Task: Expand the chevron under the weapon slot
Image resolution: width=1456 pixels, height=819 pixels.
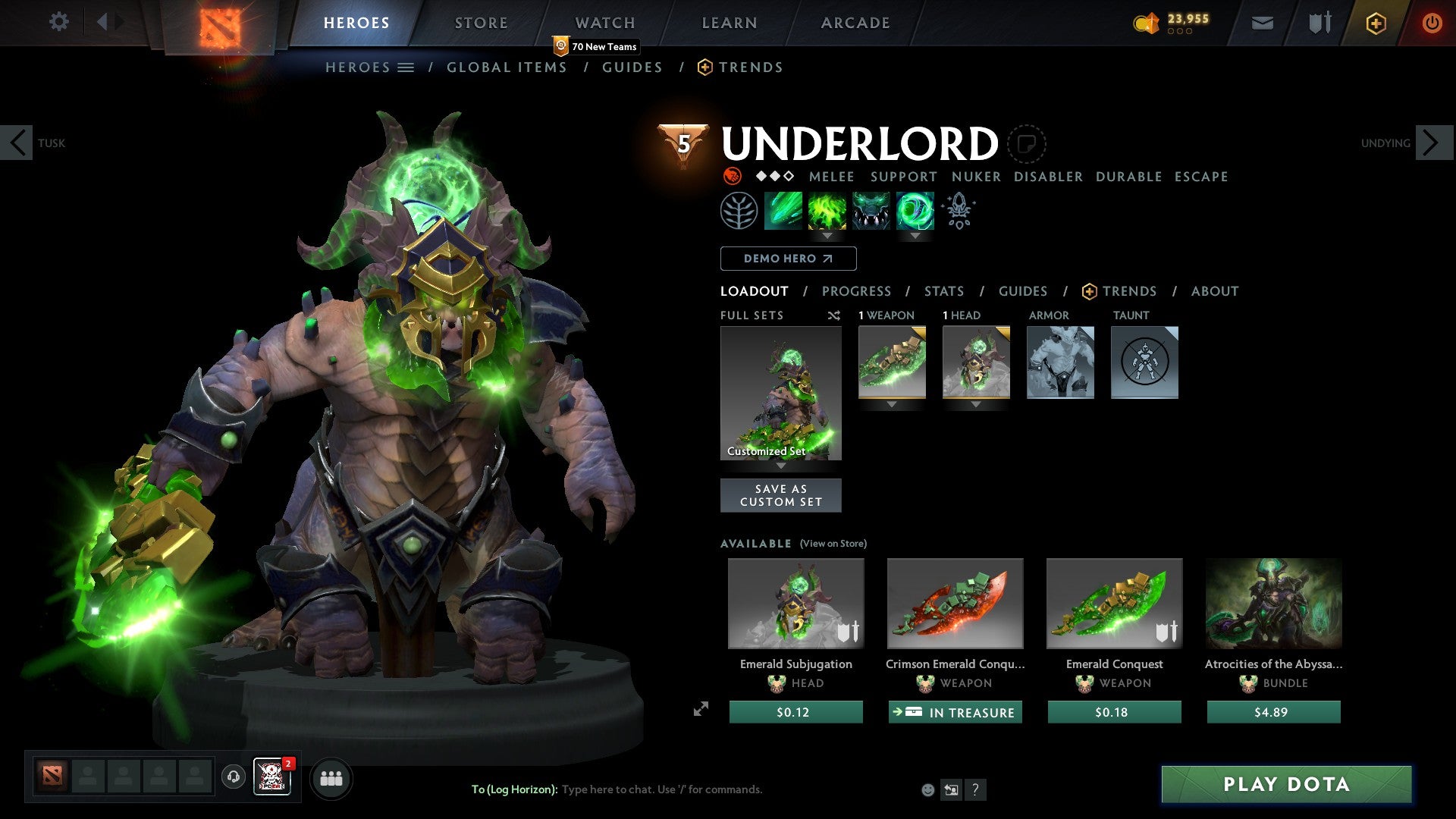Action: (891, 404)
